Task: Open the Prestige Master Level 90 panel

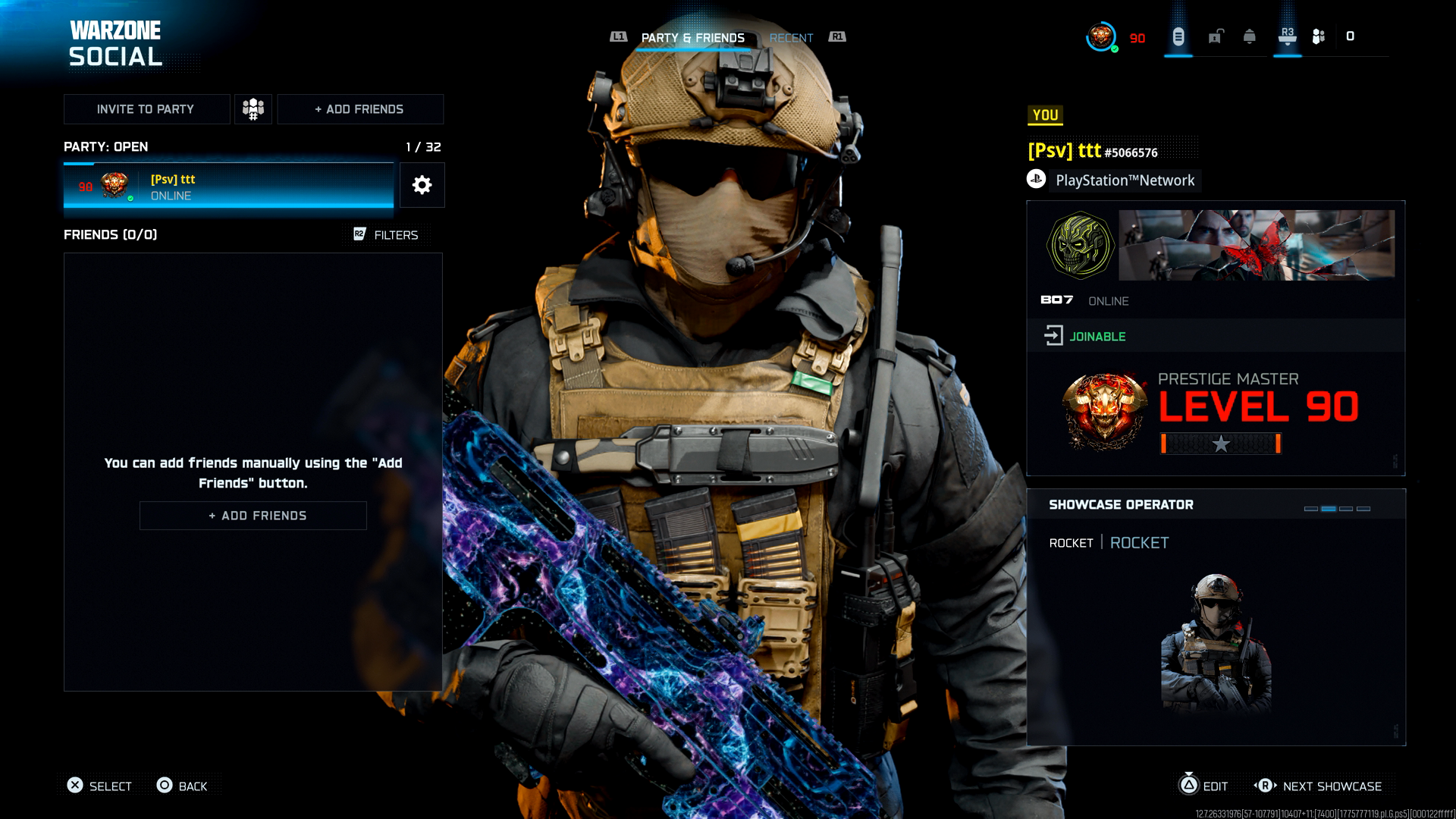Action: coord(1216,413)
